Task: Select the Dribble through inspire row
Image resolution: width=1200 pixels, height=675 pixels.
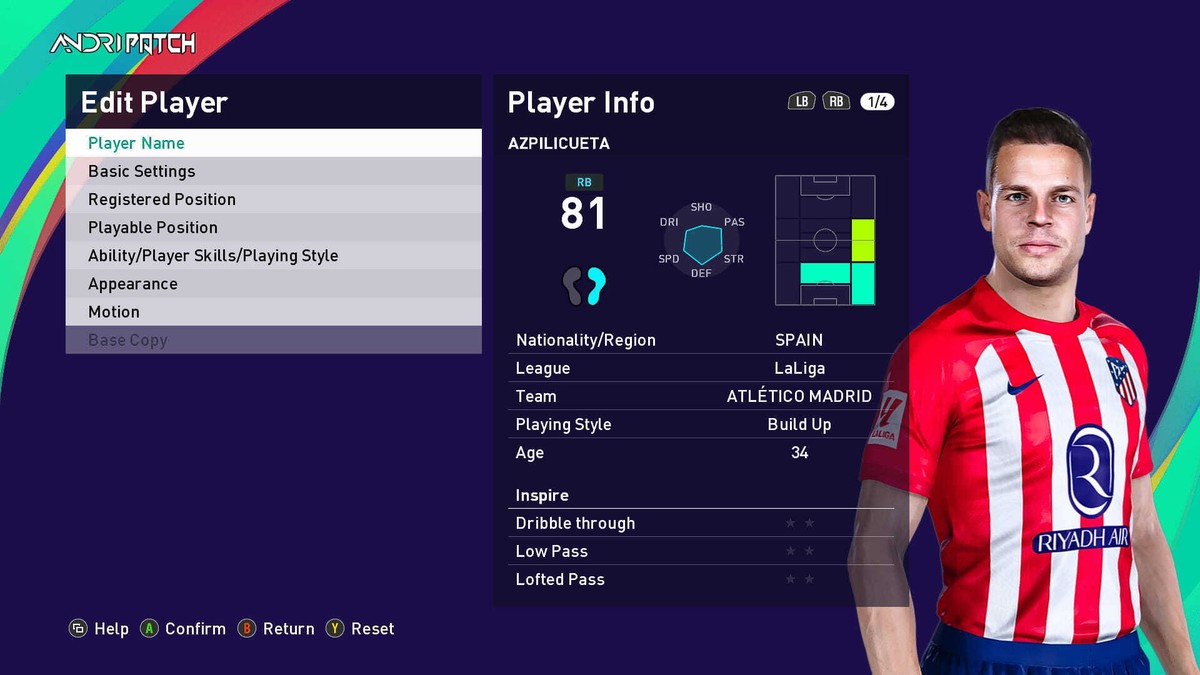Action: 700,523
